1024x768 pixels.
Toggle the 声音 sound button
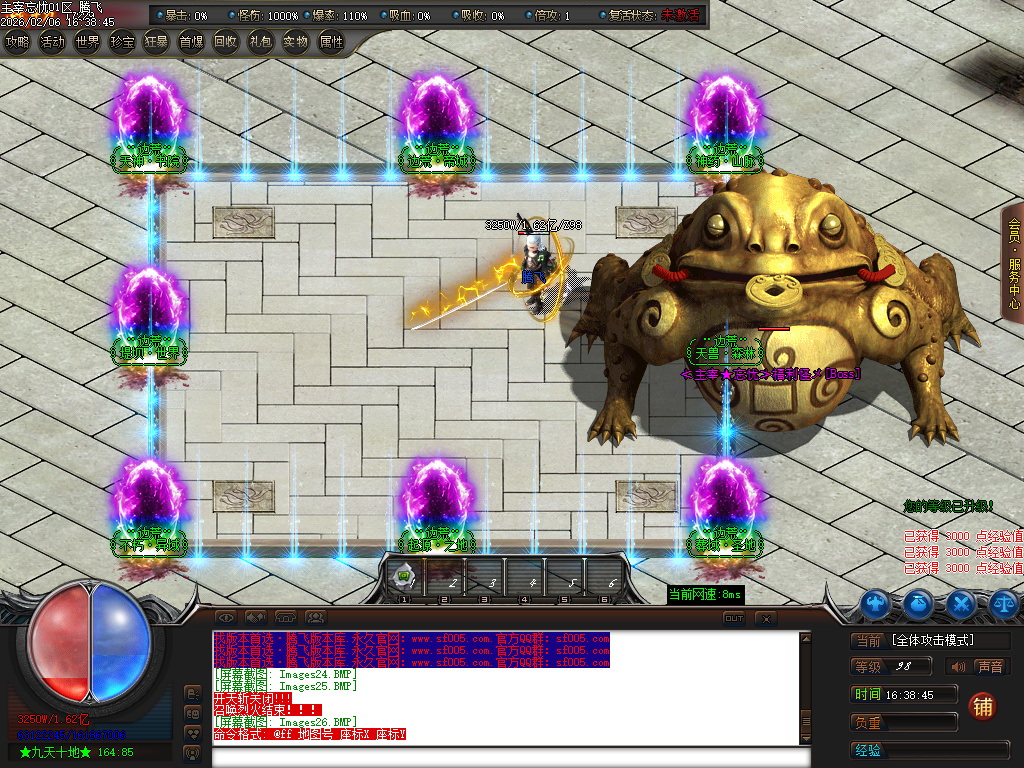tap(977, 667)
